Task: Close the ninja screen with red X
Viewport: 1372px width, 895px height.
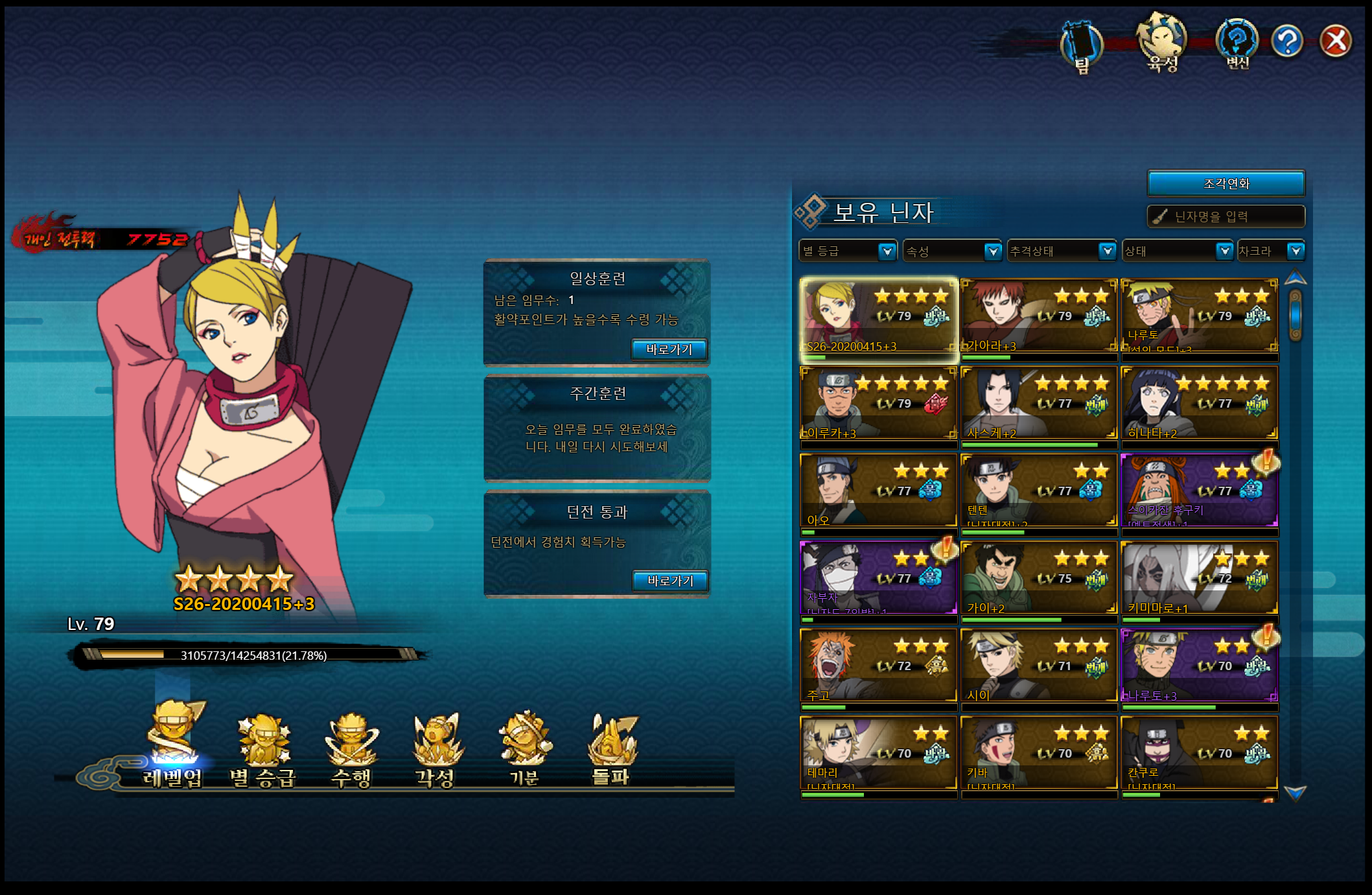Action: click(1335, 41)
